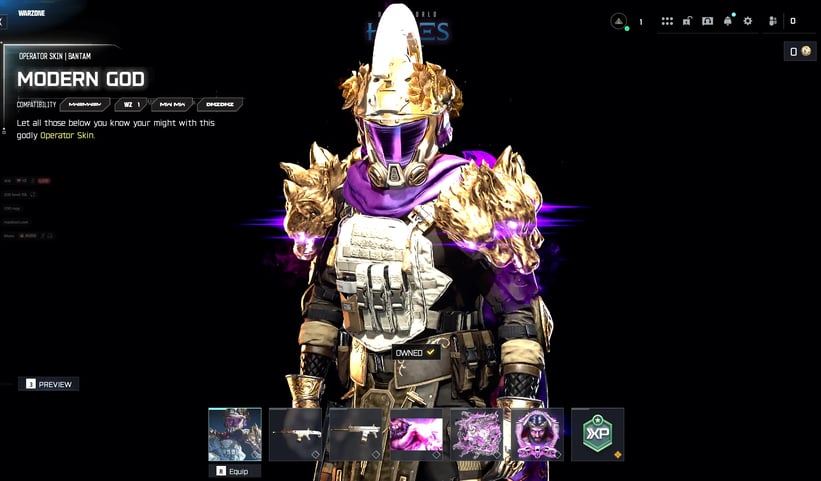Select the operator skin thumbnail
This screenshot has height=481, width=821.
click(235, 434)
